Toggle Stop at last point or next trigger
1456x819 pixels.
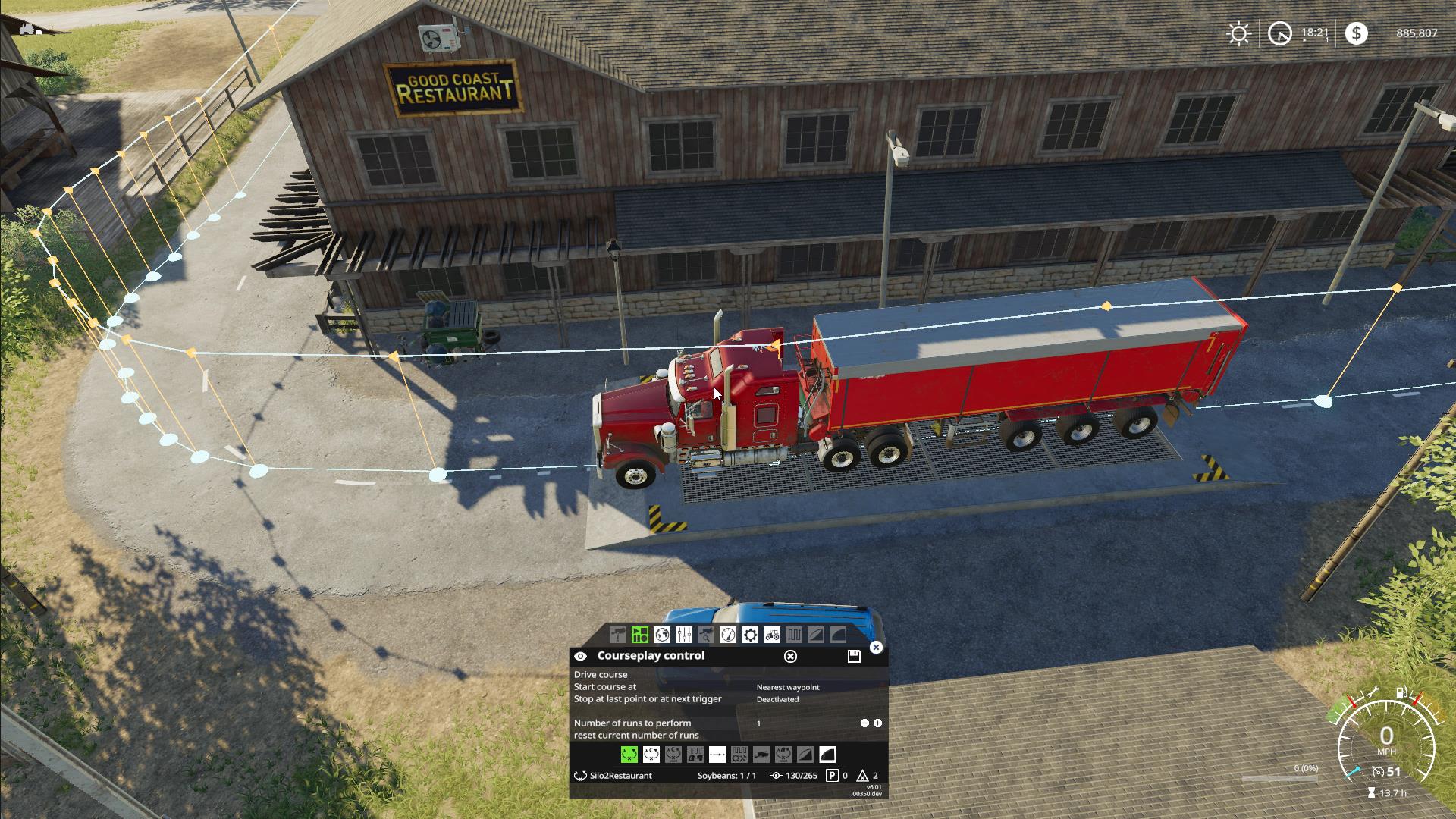777,699
